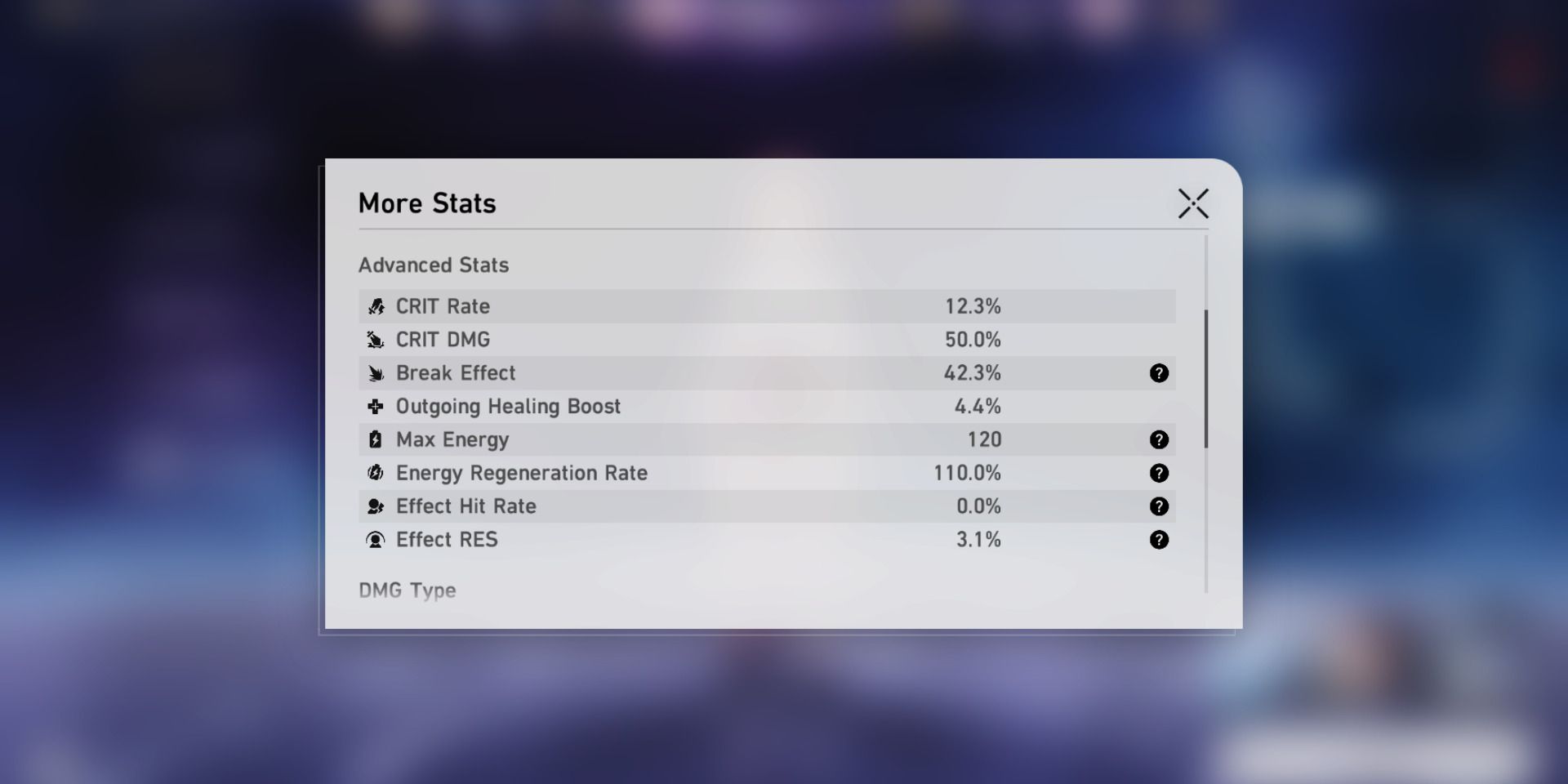
Task: Close the More Stats panel
Action: pos(1194,203)
